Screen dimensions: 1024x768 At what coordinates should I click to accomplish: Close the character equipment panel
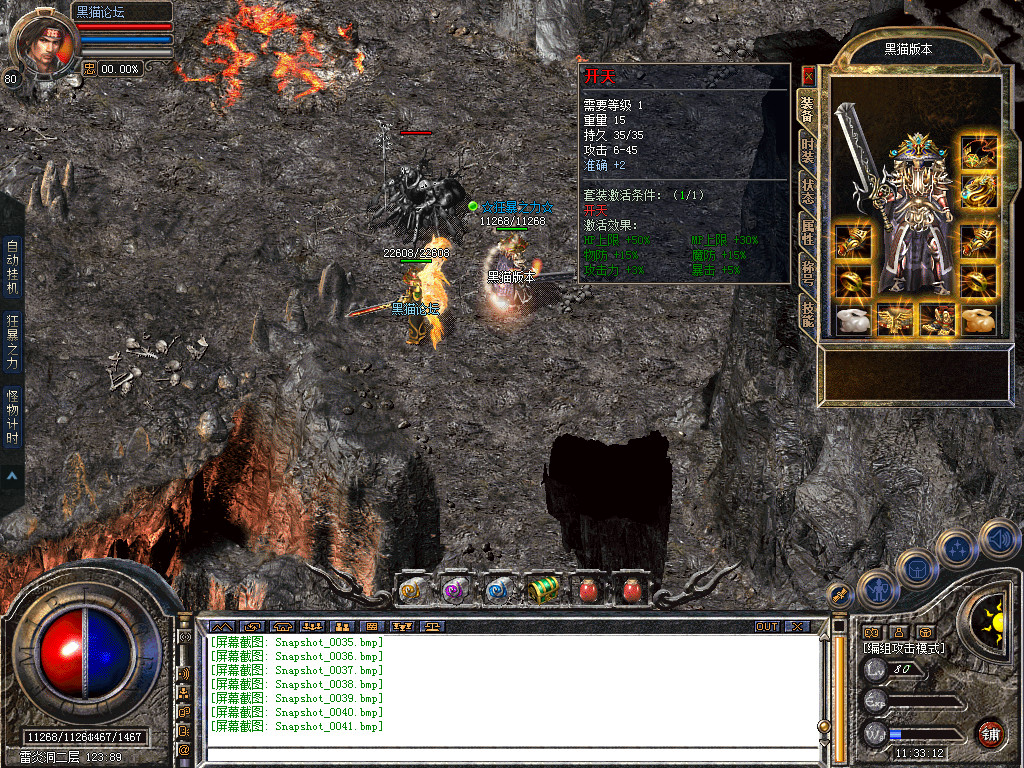[808, 76]
